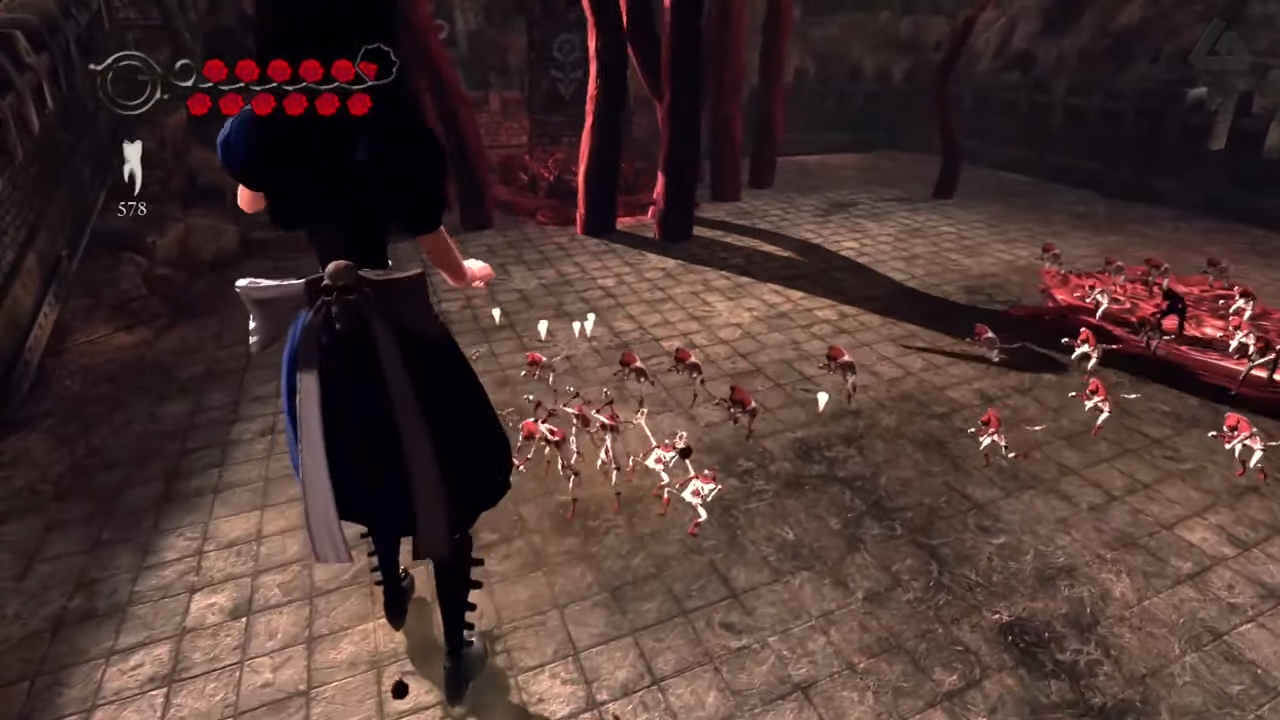Click the lower row of roses health indicator

[x=278, y=103]
